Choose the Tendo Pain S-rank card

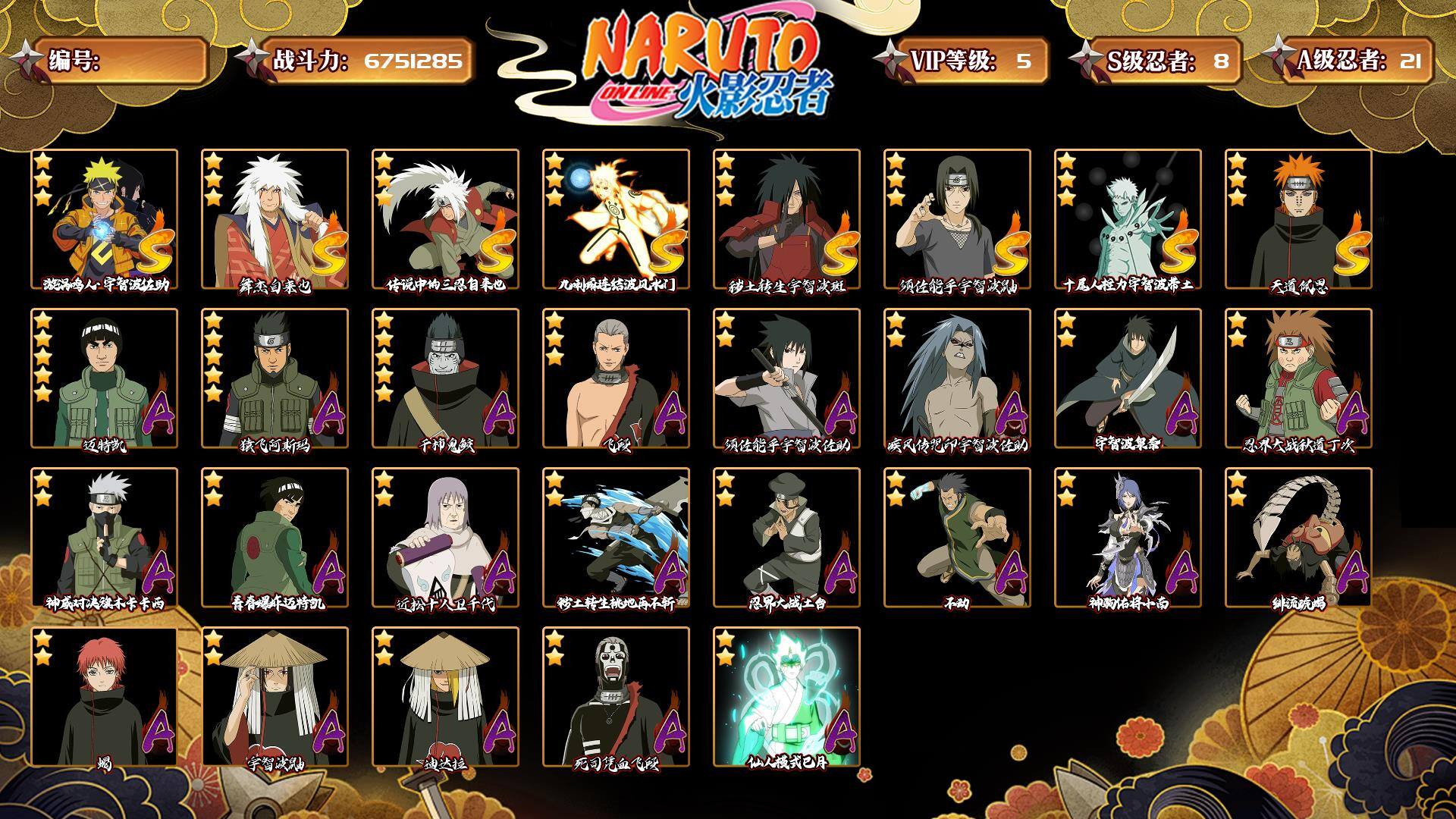point(1298,218)
